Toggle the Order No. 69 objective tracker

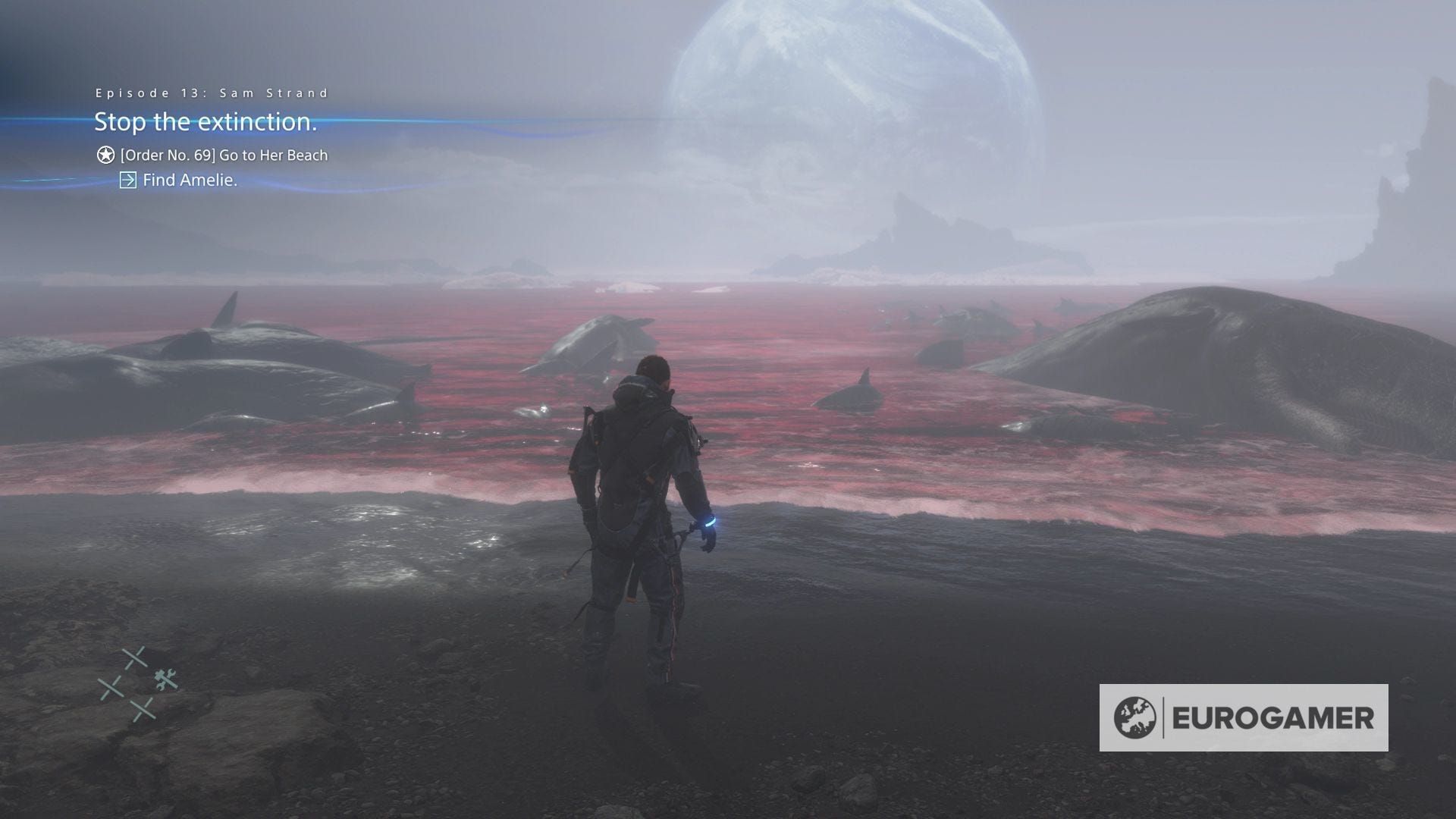pos(223,155)
